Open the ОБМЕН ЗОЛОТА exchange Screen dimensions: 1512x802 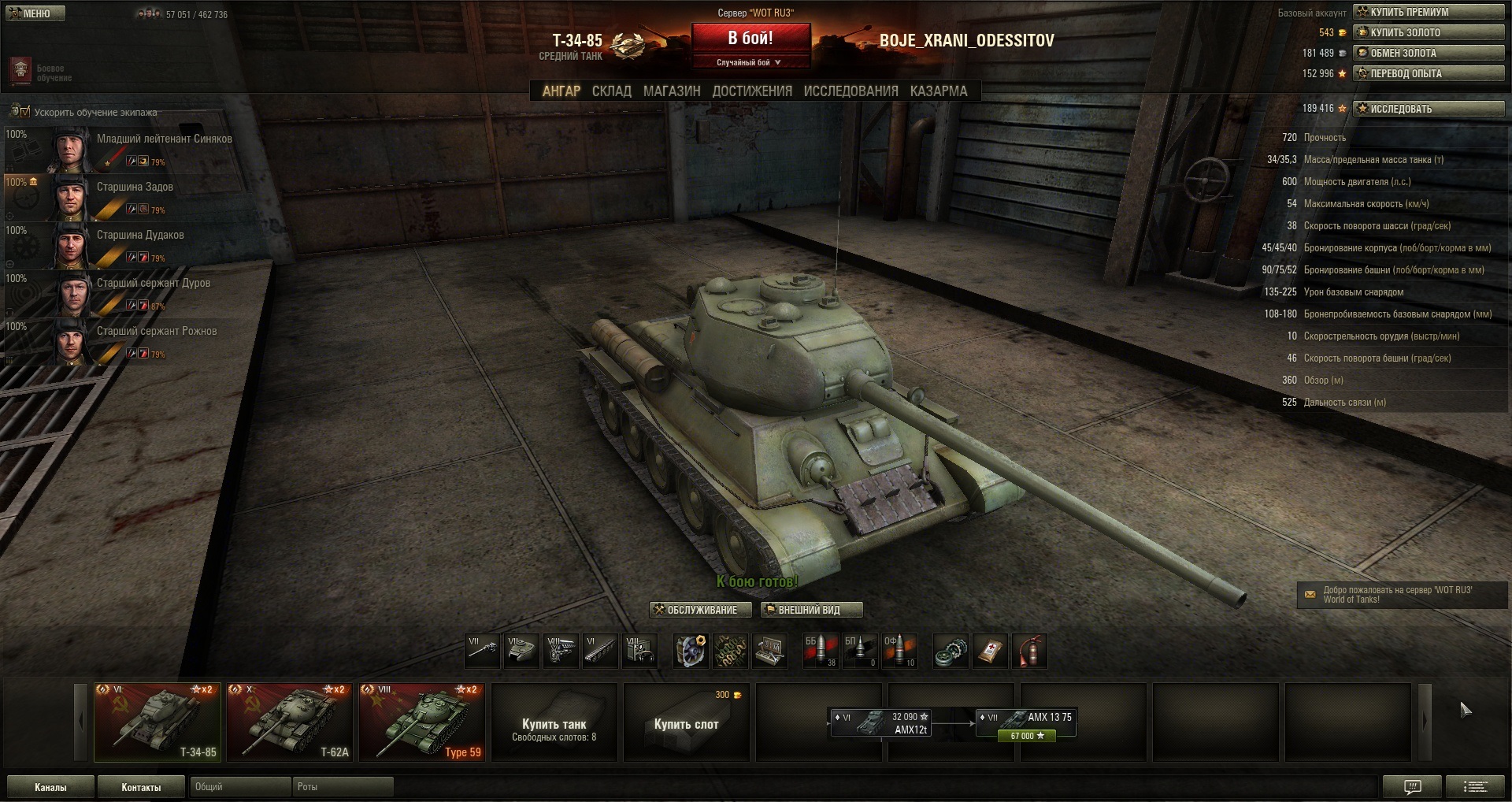[x=1428, y=53]
